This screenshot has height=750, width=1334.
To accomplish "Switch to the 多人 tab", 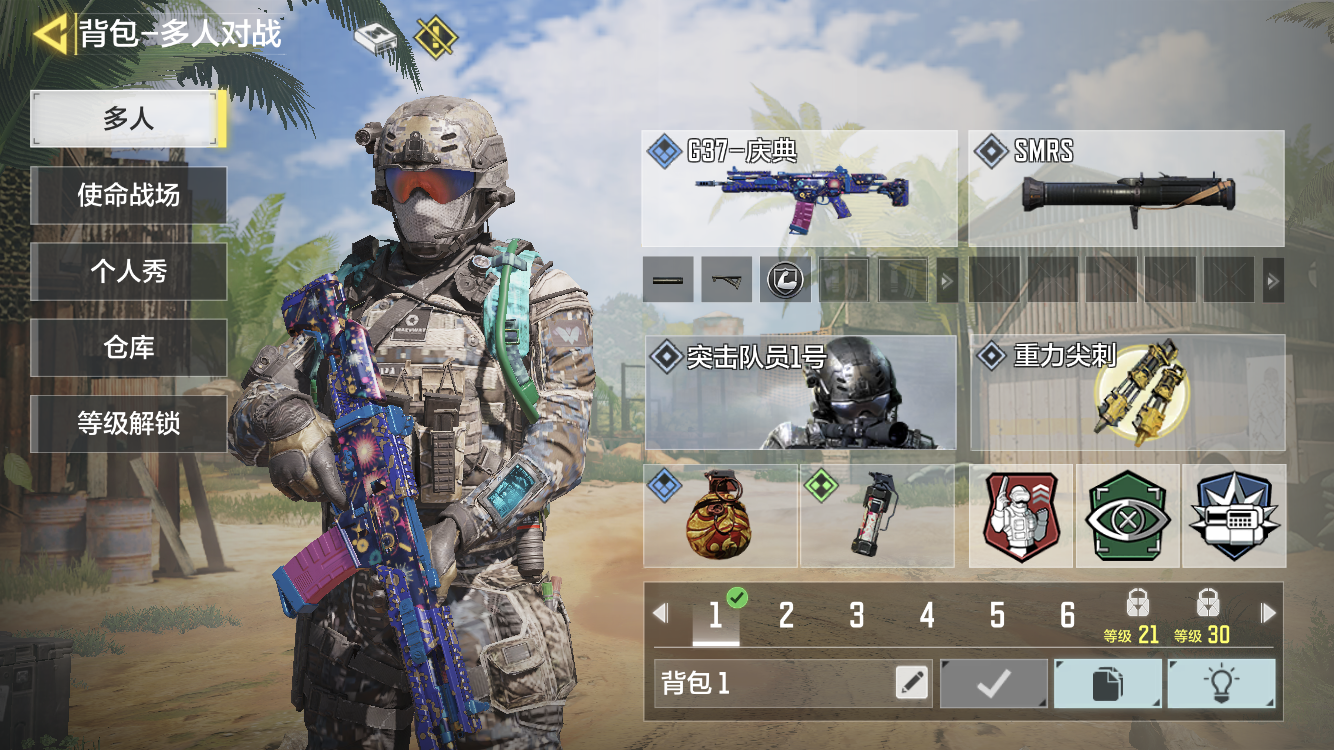I will point(128,119).
